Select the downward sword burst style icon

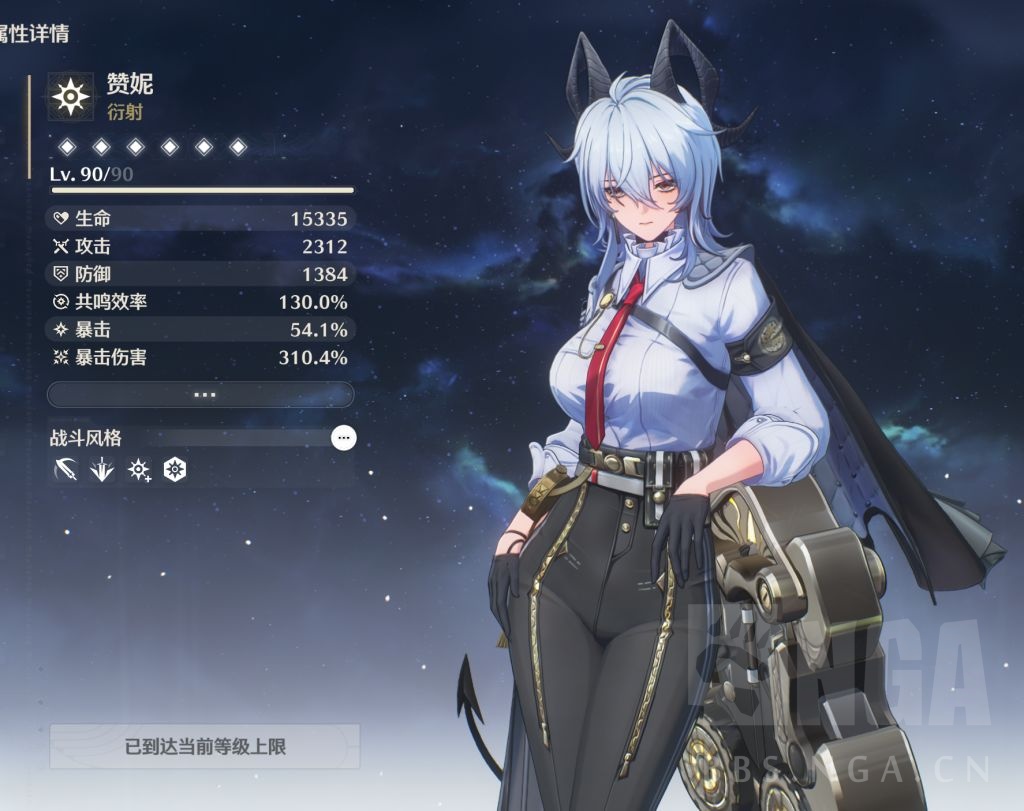pos(102,469)
